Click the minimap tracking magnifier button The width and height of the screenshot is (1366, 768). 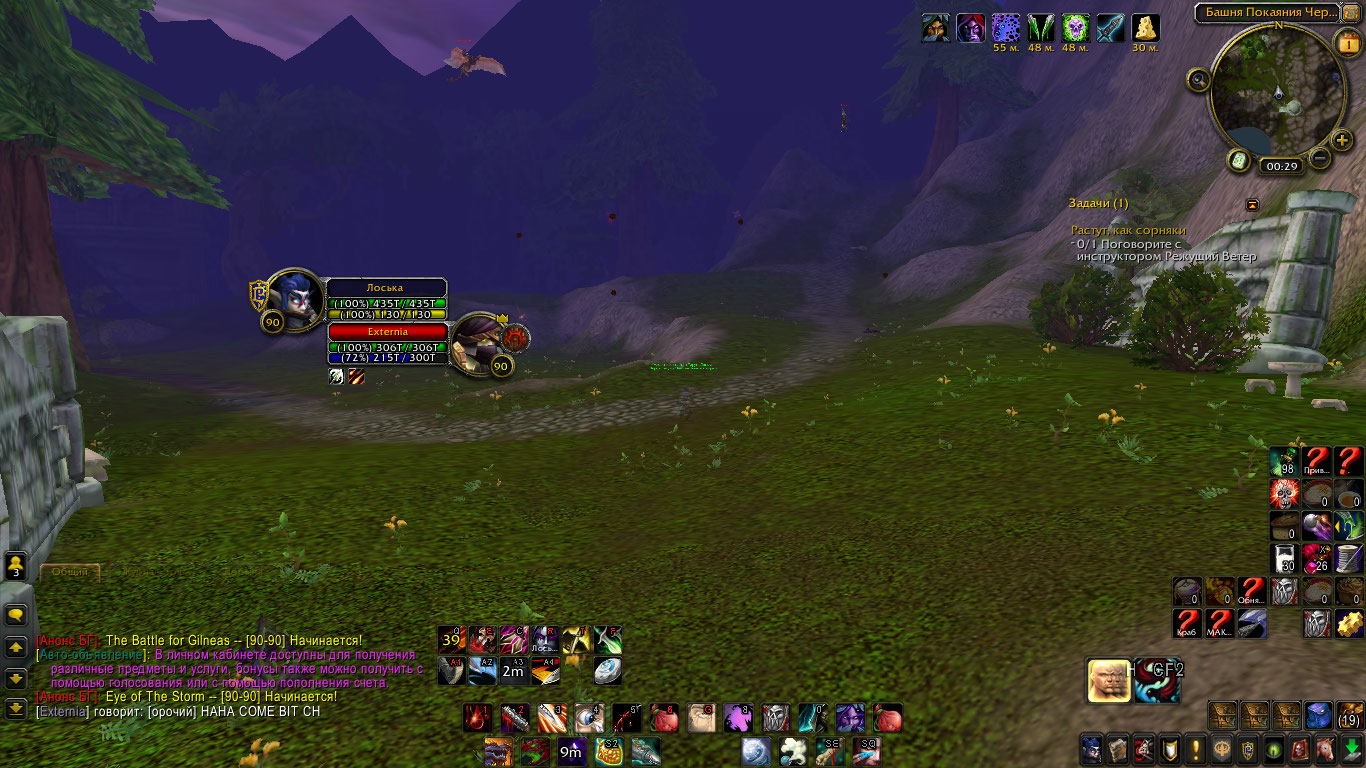click(1198, 80)
